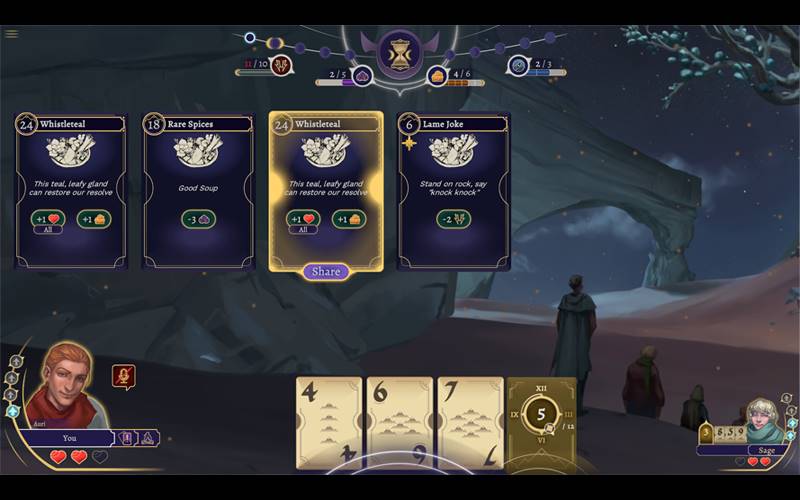The width and height of the screenshot is (800, 500).
Task: Pick the gold-highlighted Whistleteal card
Action: tap(326, 188)
